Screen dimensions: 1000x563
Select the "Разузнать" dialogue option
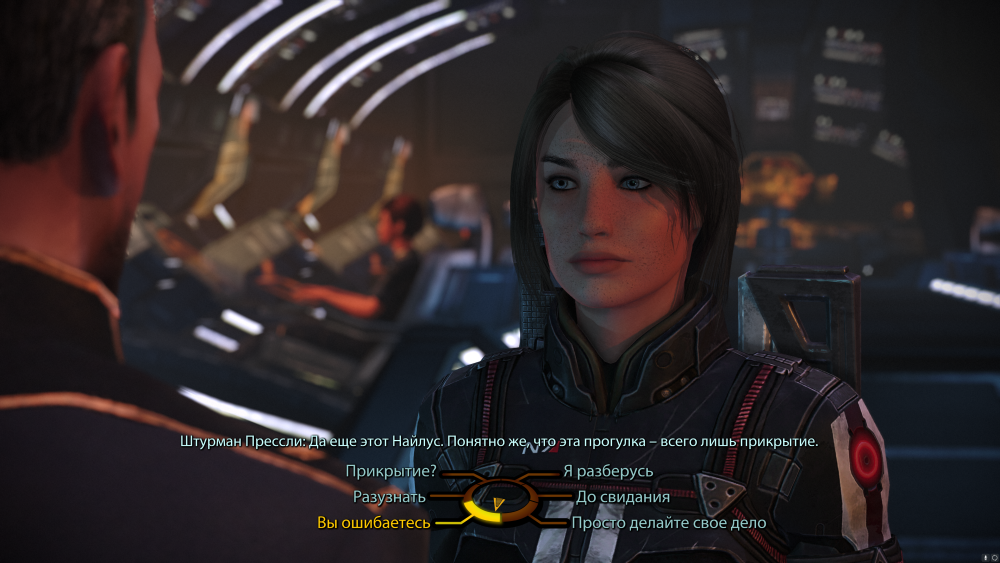390,496
